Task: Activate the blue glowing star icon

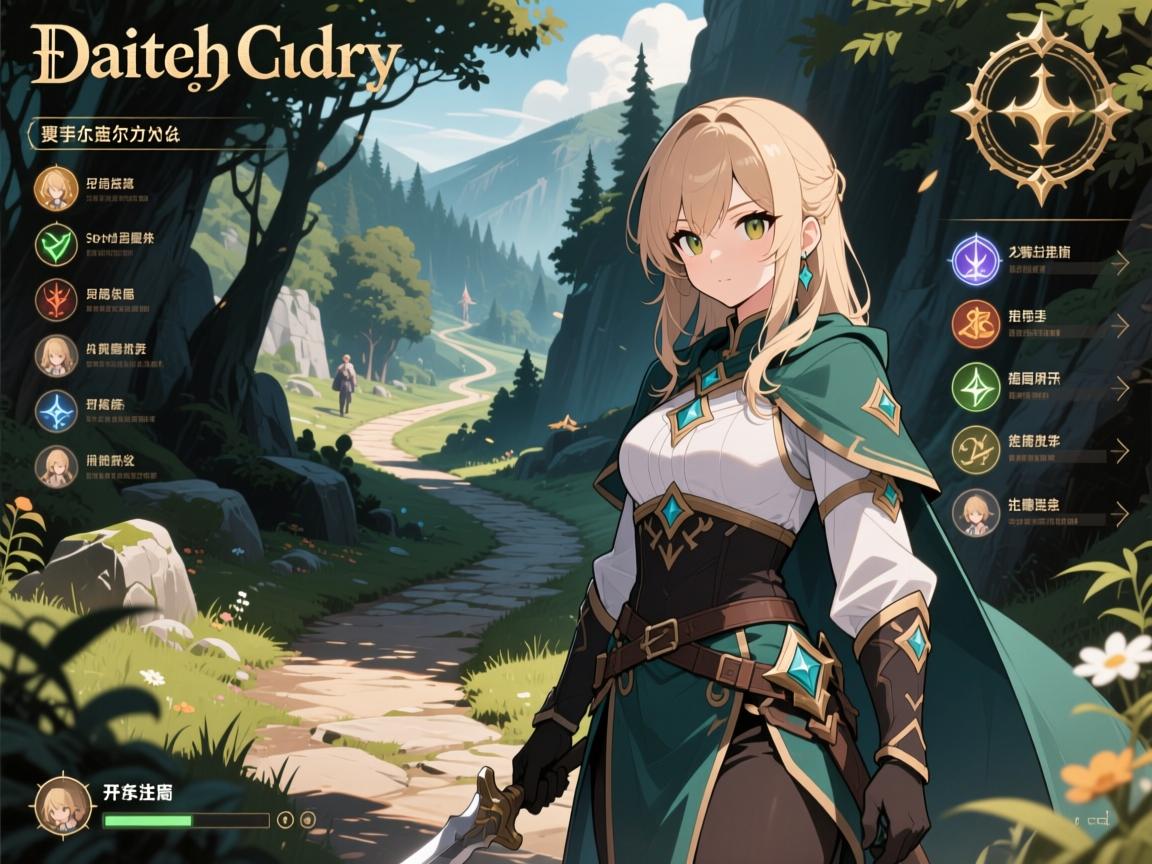Action: click(58, 411)
